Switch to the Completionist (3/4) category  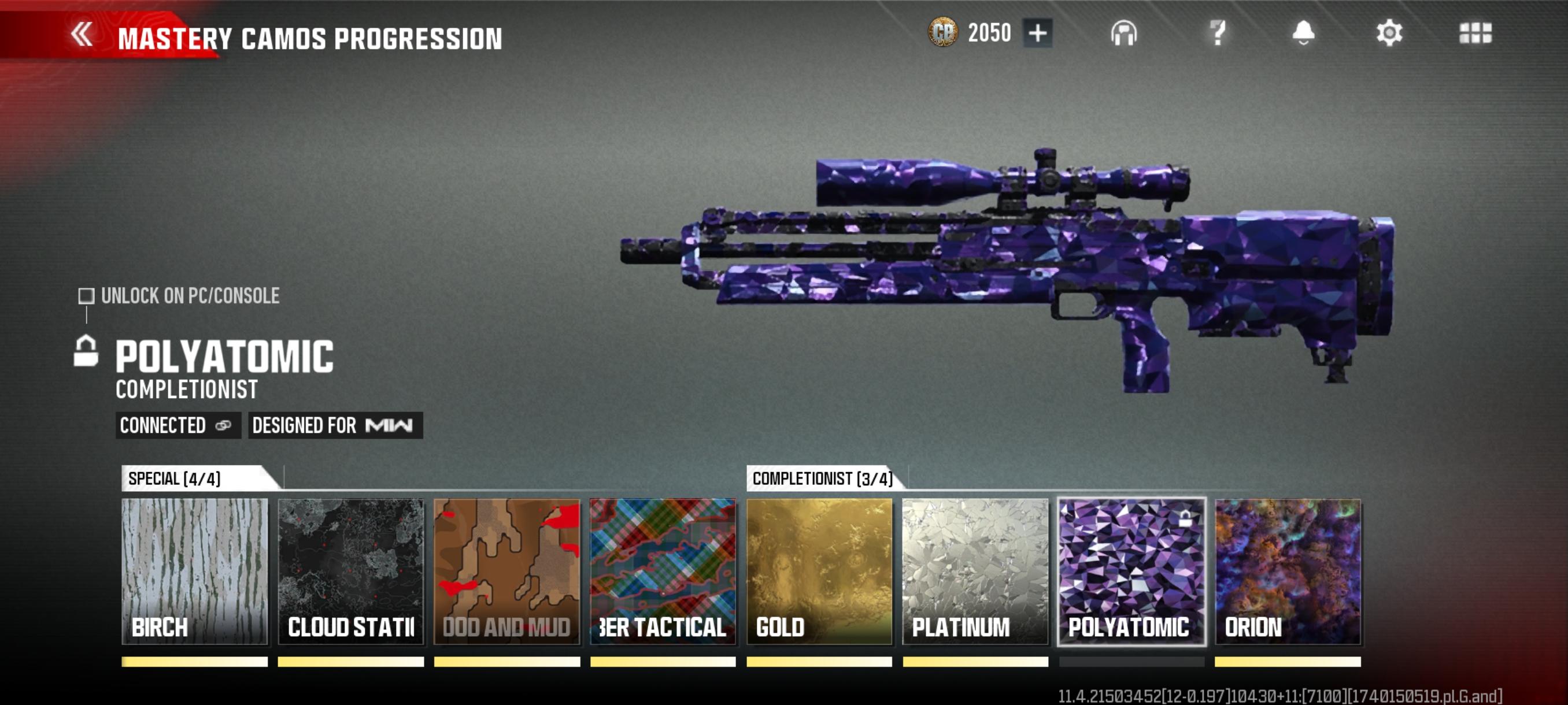pos(822,478)
